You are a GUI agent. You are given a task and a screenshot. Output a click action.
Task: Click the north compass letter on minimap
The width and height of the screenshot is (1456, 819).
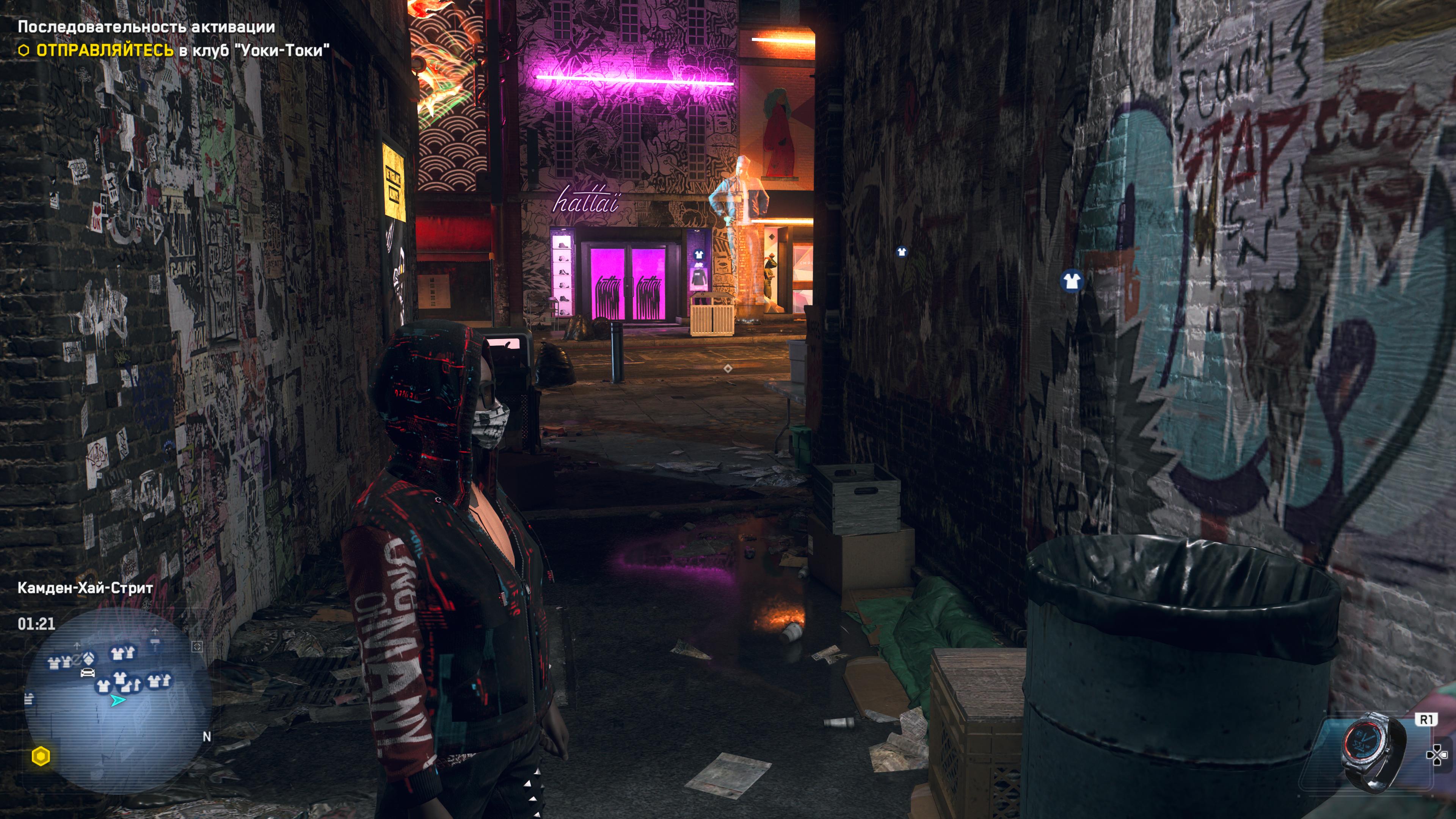(207, 736)
